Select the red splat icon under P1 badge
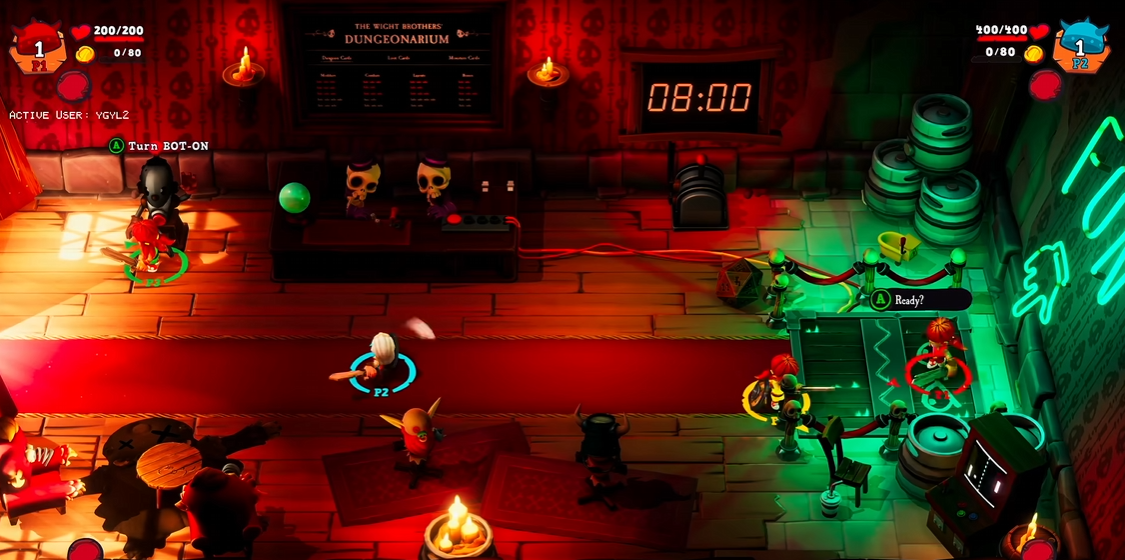1125x560 pixels. [x=73, y=87]
